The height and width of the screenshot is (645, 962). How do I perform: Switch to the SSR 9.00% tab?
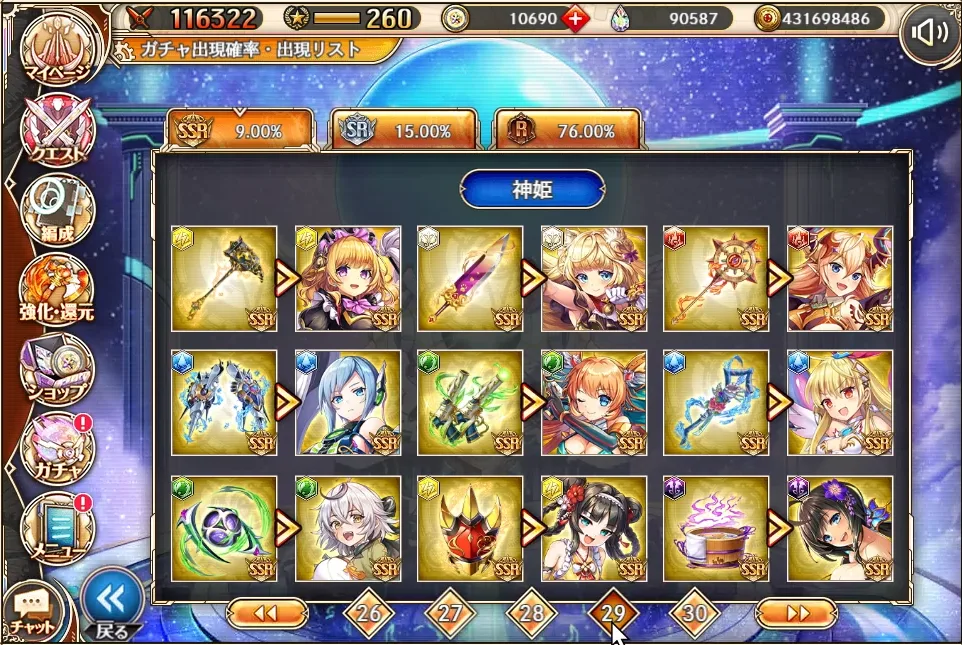tap(240, 131)
